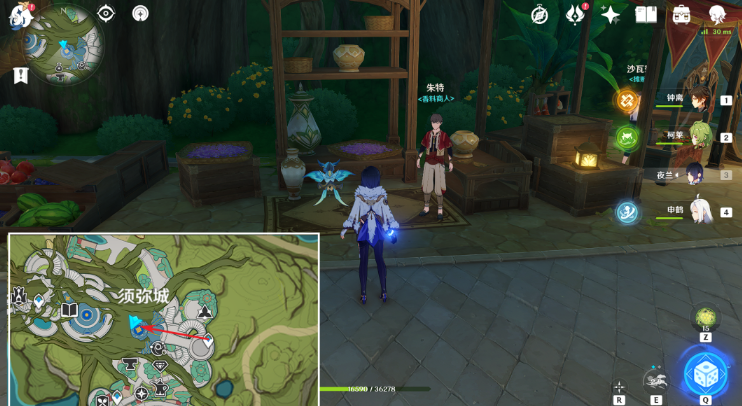Open the compass icon in the top bar

[540, 14]
